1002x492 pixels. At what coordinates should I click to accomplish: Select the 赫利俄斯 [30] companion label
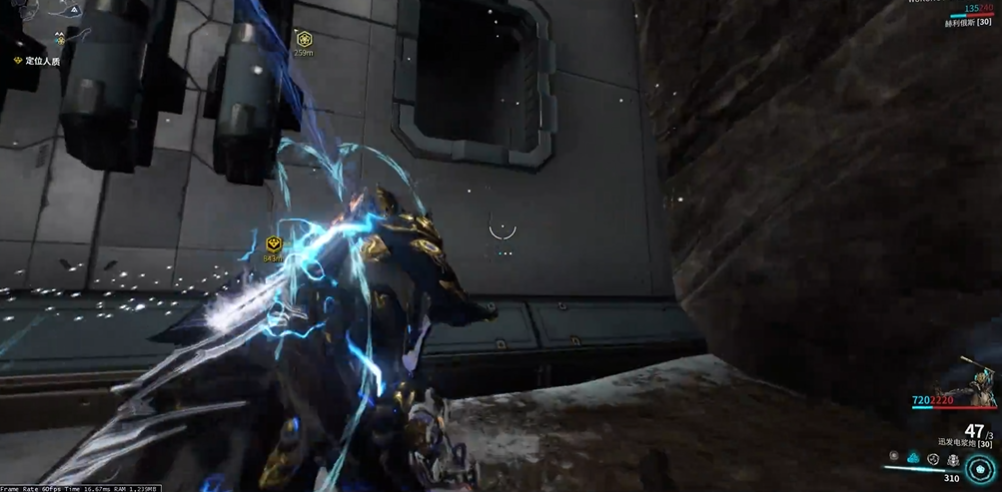coord(968,23)
